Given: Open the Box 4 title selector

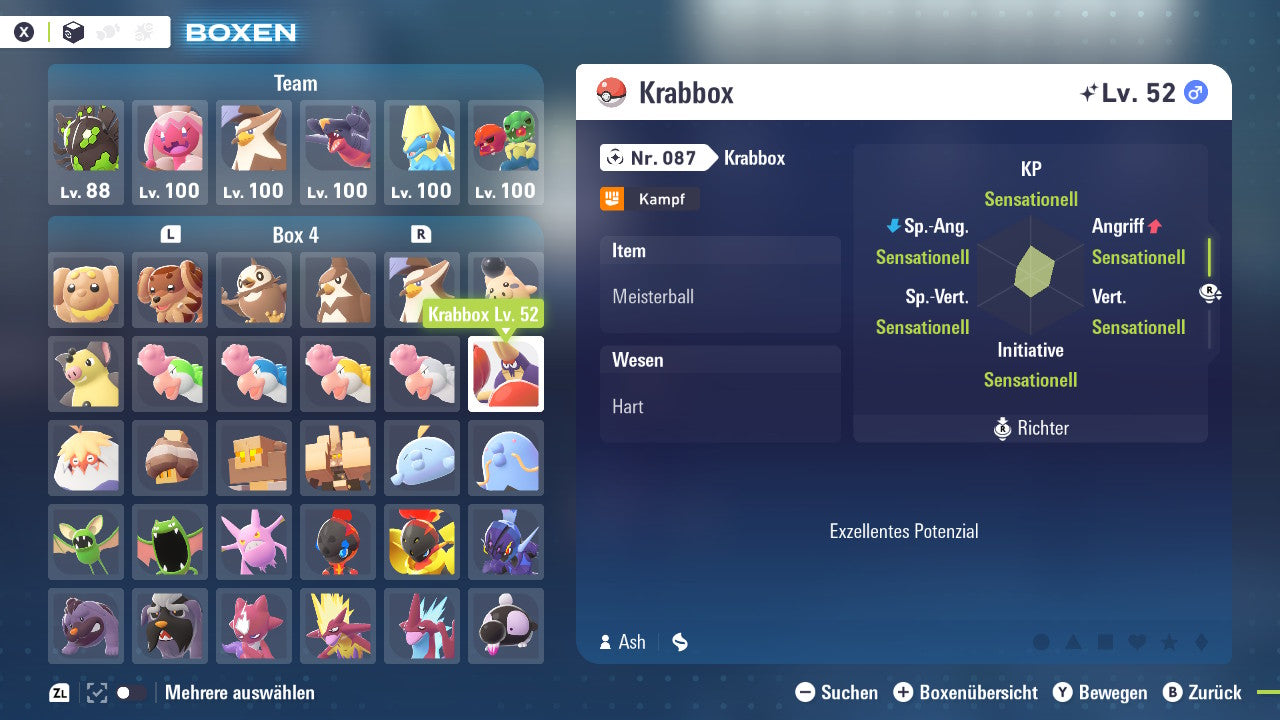Looking at the screenshot, I should 295,235.
